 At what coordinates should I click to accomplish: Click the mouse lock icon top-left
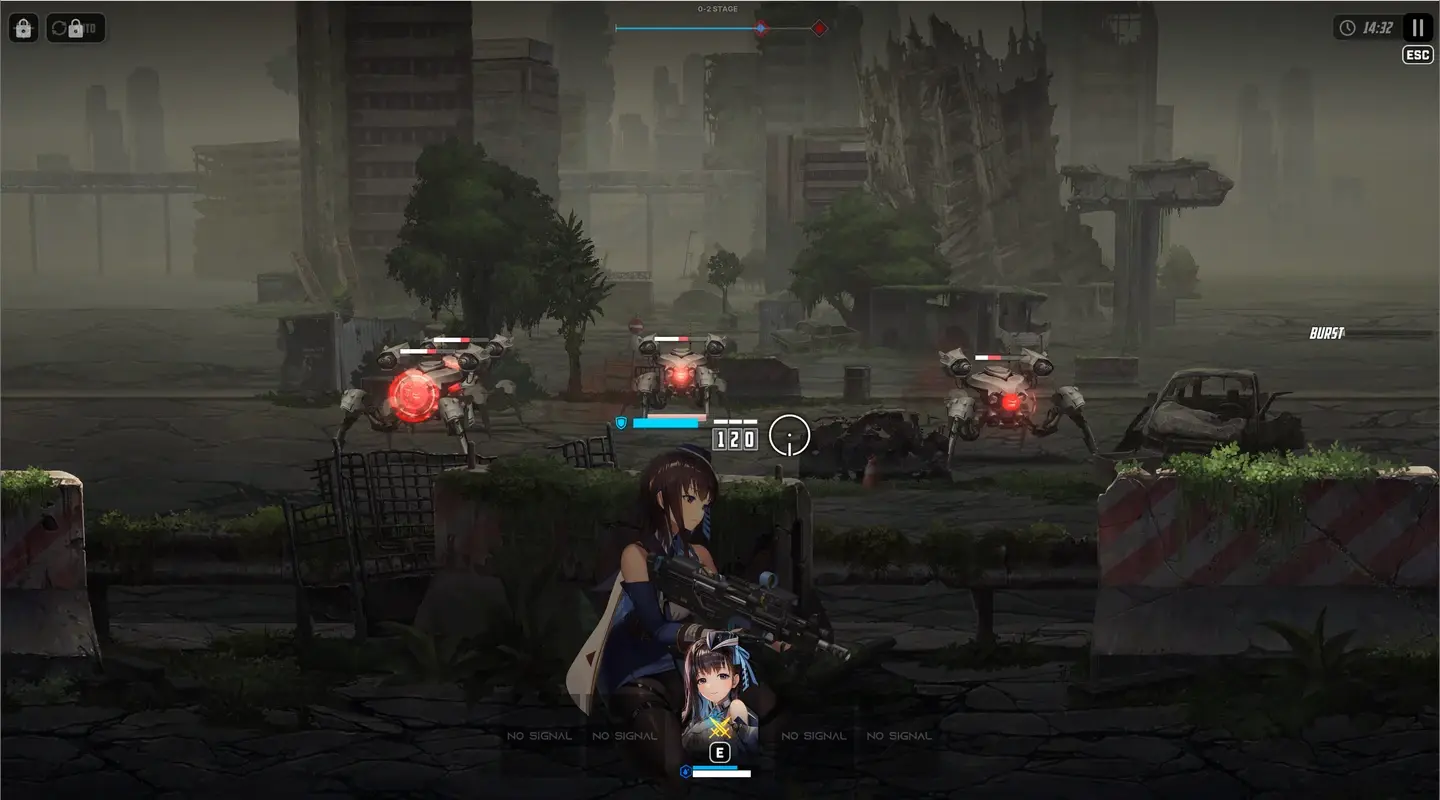click(x=23, y=28)
